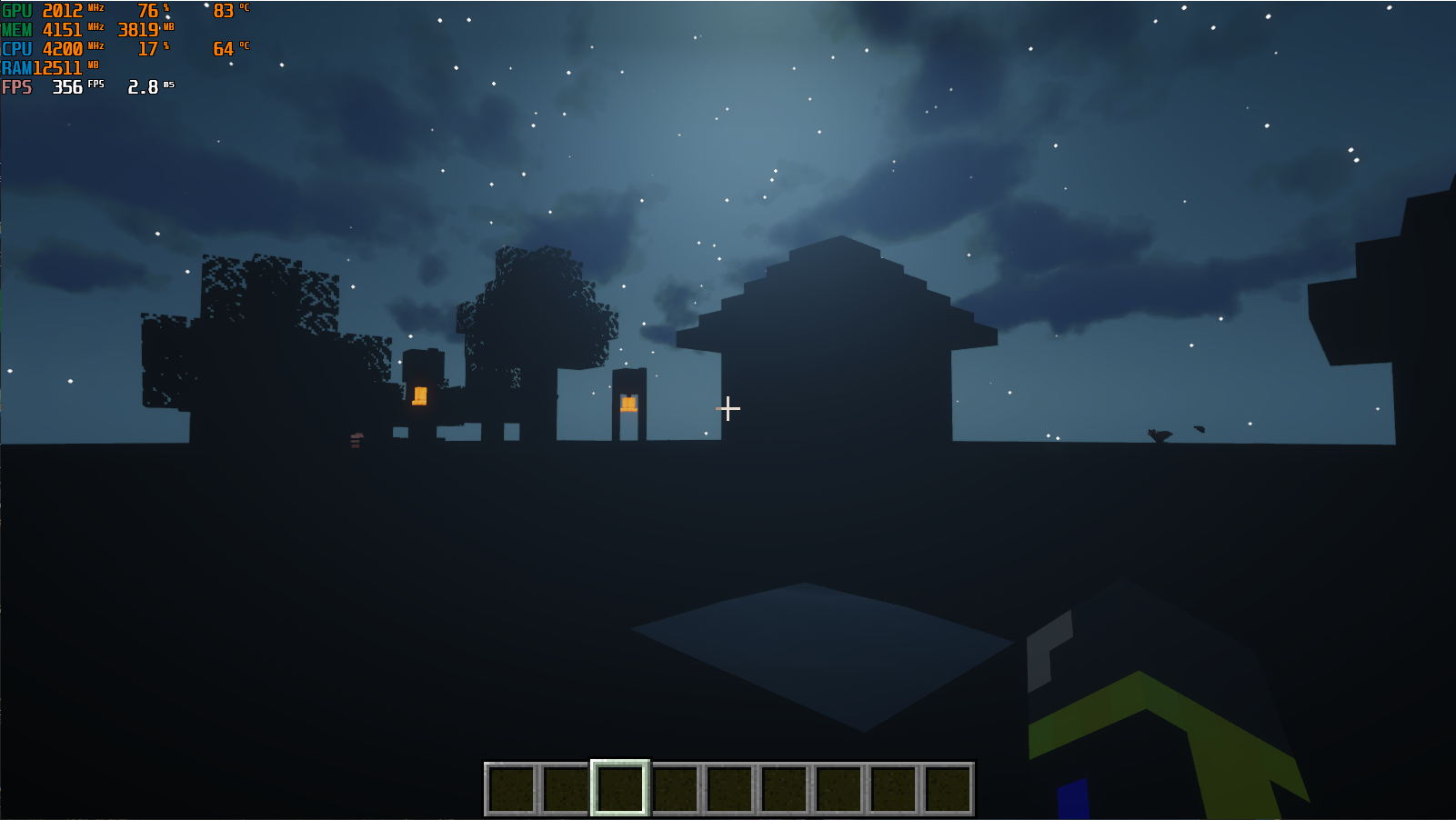Image resolution: width=1456 pixels, height=820 pixels.
Task: Click the crosshair at screen center
Action: [728, 409]
